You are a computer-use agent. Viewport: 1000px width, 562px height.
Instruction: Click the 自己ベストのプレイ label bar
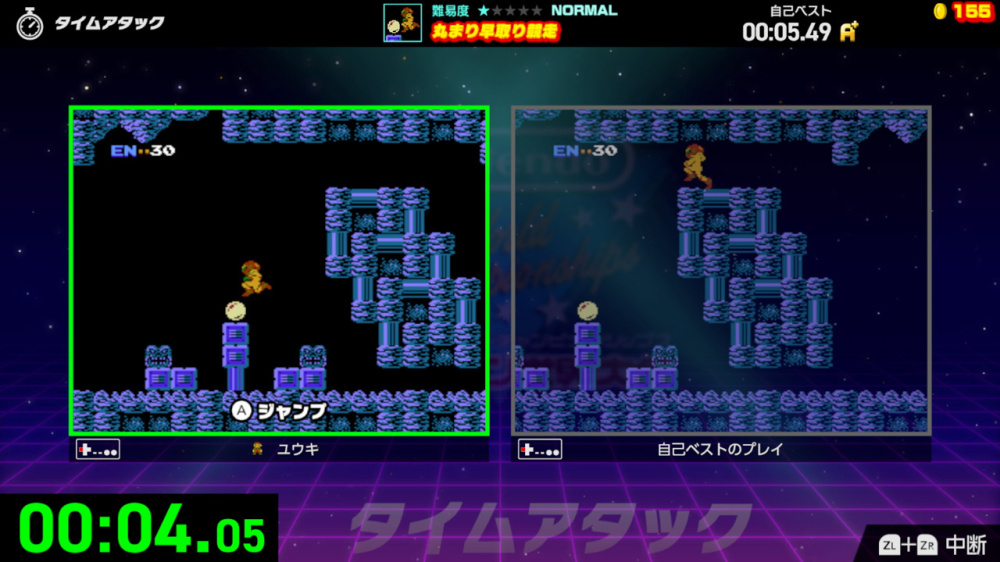[x=721, y=449]
